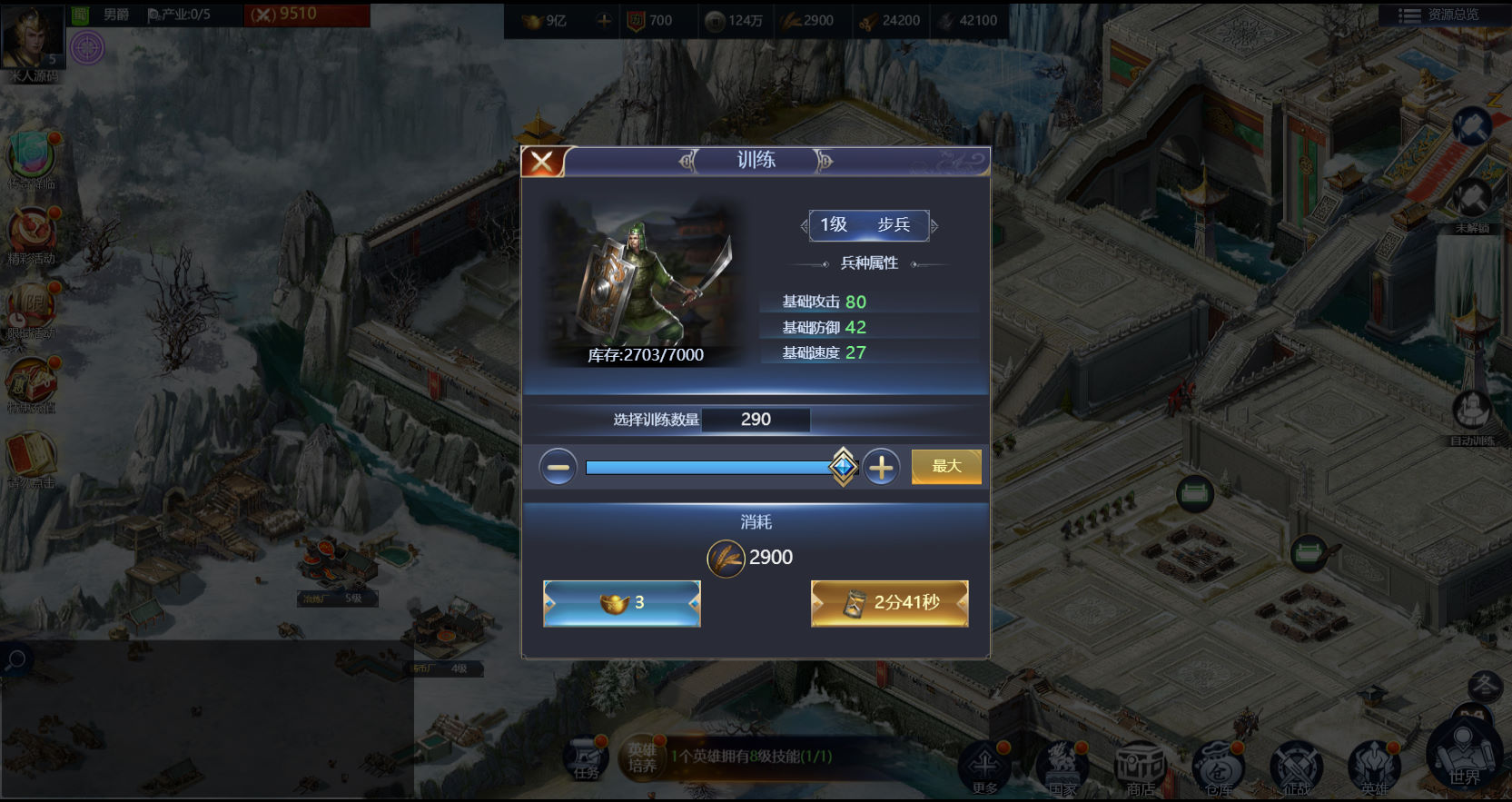Start training with the 2分41秒 button
Viewport: 1512px width, 802px height.
click(890, 603)
